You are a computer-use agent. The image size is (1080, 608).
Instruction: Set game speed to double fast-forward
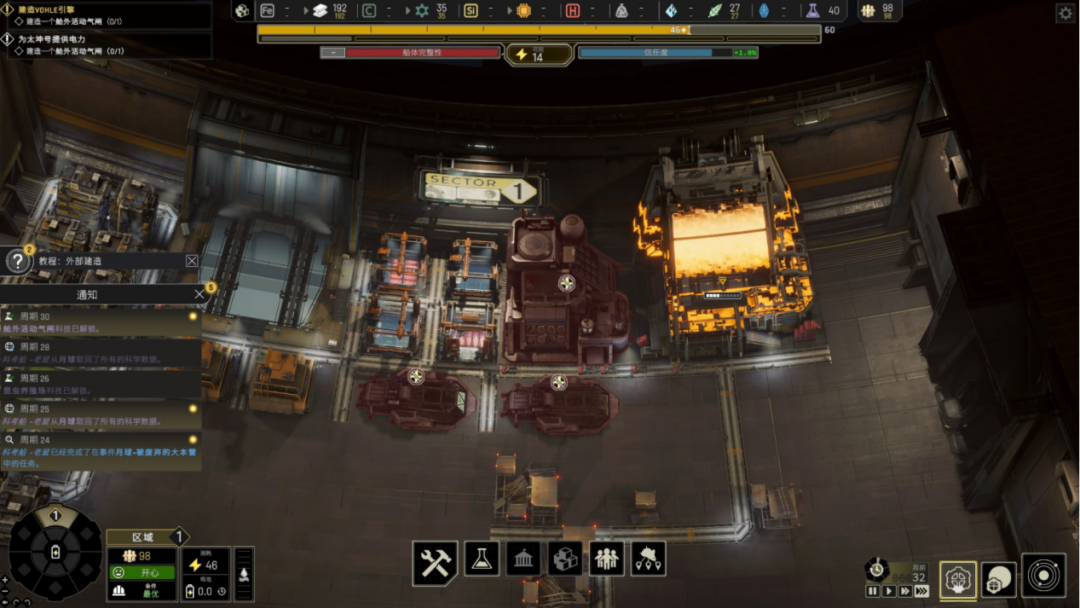tap(905, 591)
